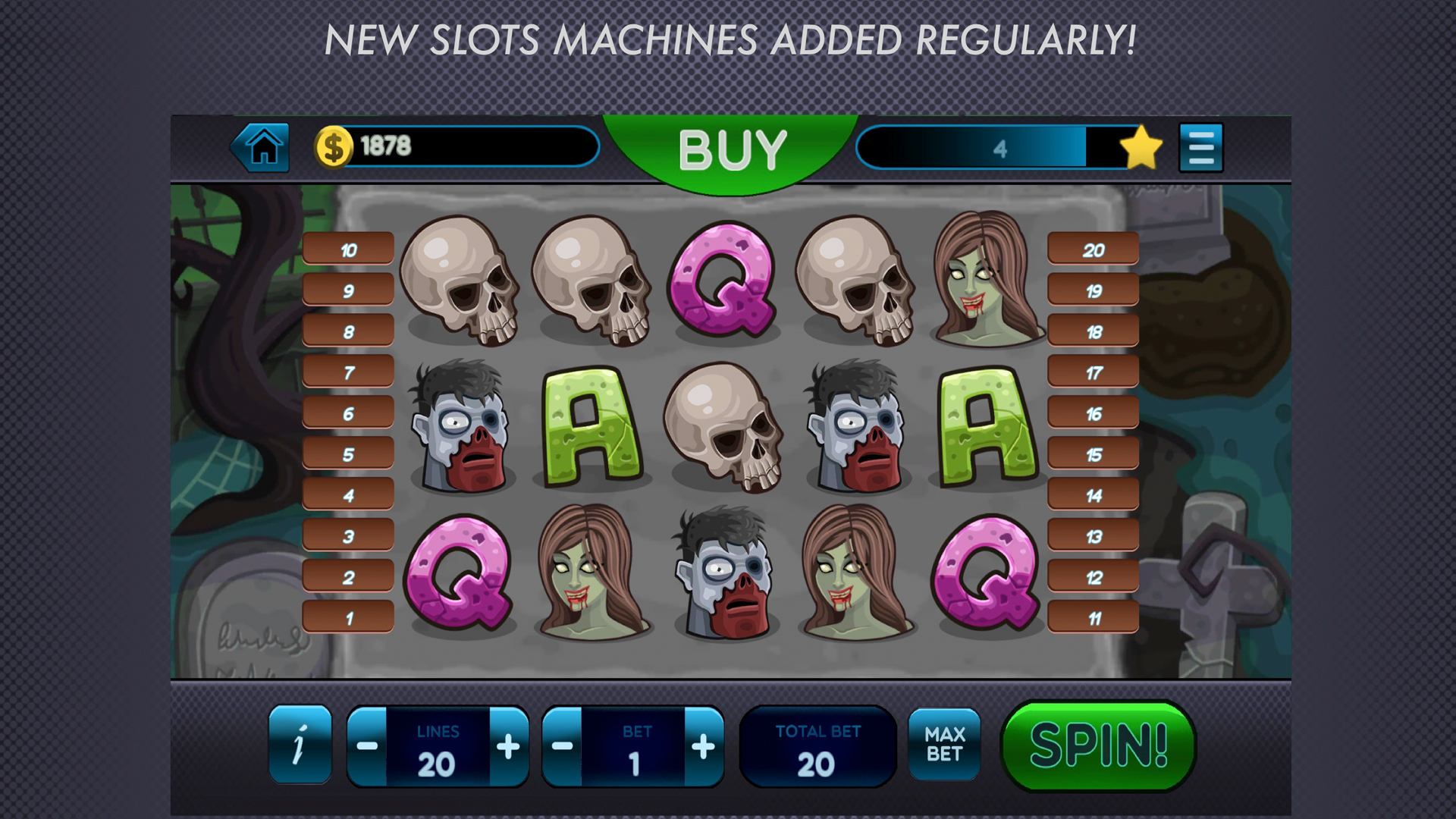
Task: Select payline 20 on the right panel
Action: 1092,249
